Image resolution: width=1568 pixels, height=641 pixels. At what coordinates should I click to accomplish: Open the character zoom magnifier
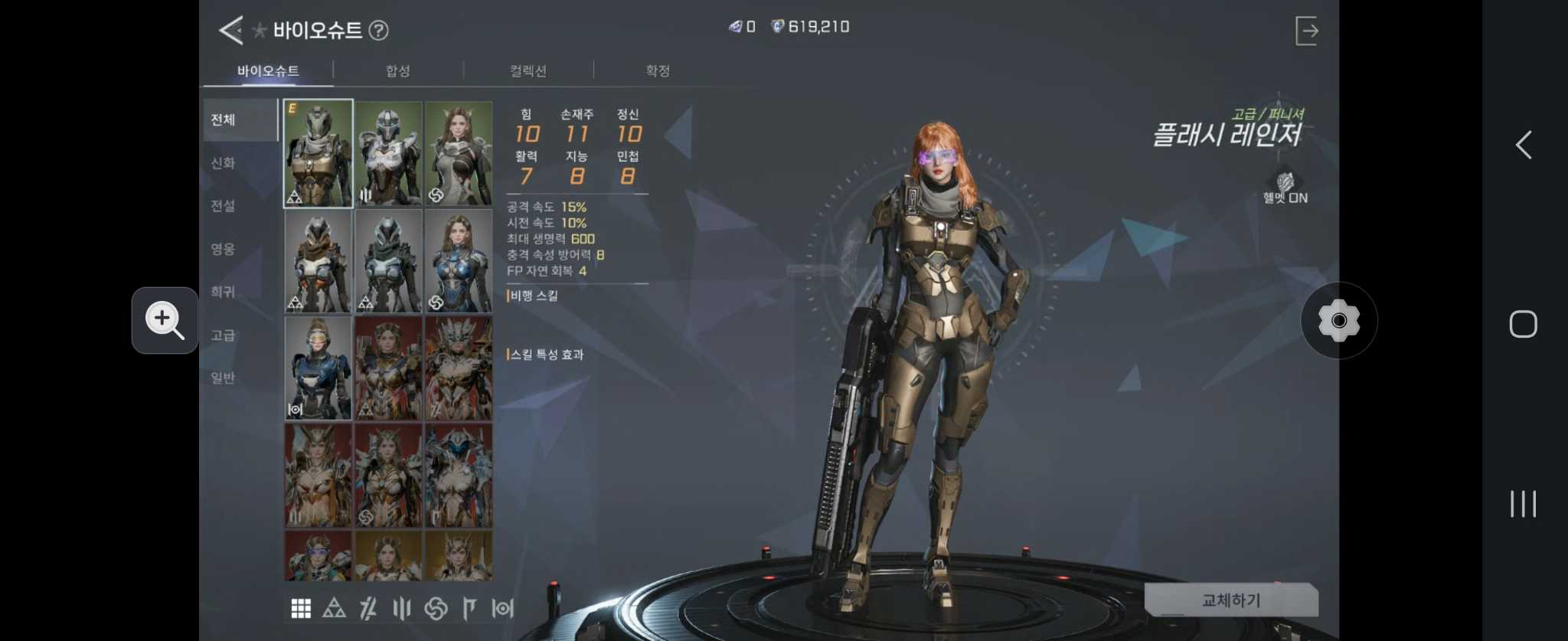point(165,320)
